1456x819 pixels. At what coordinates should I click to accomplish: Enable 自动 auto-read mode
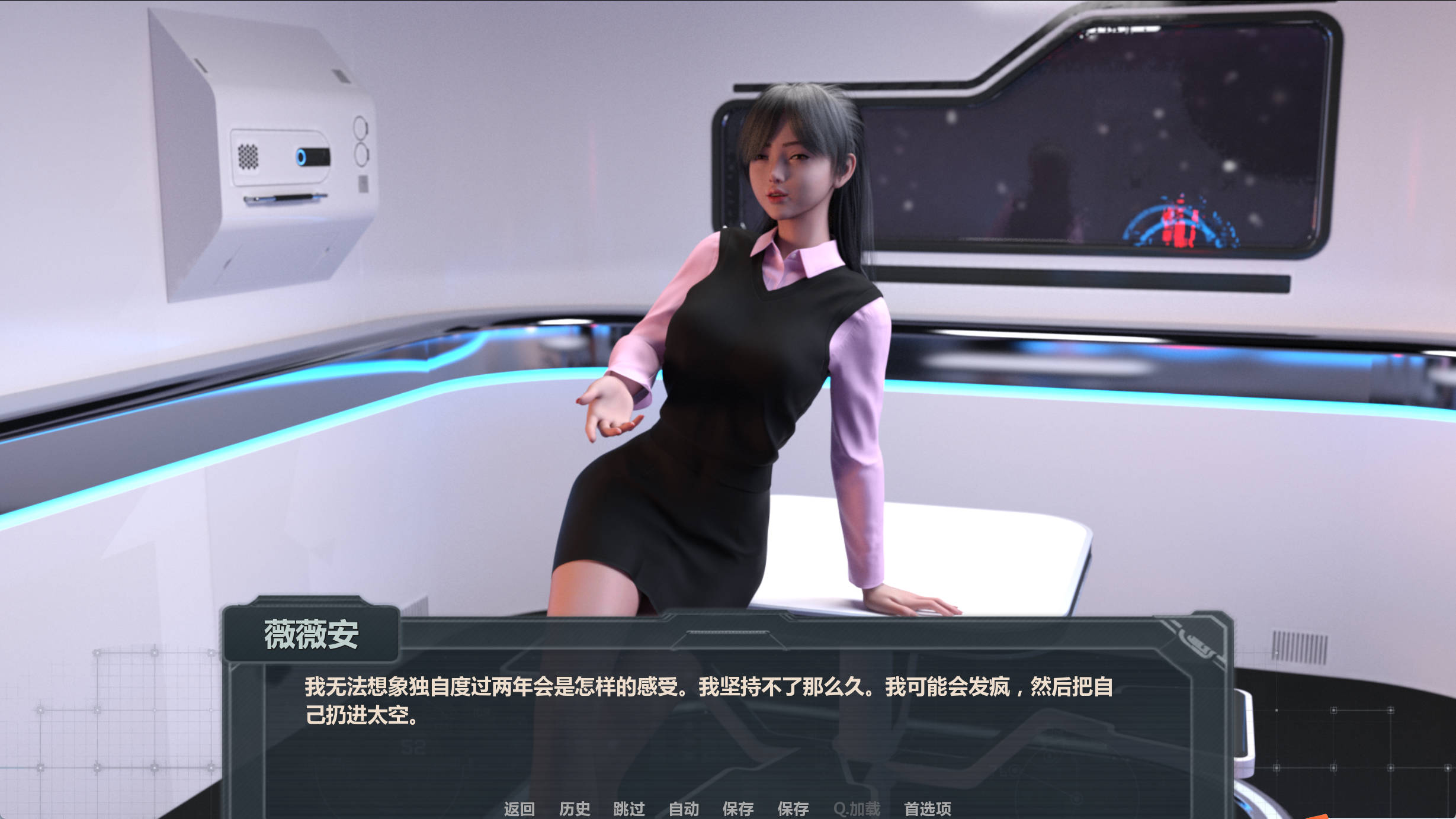pyautogui.click(x=684, y=808)
